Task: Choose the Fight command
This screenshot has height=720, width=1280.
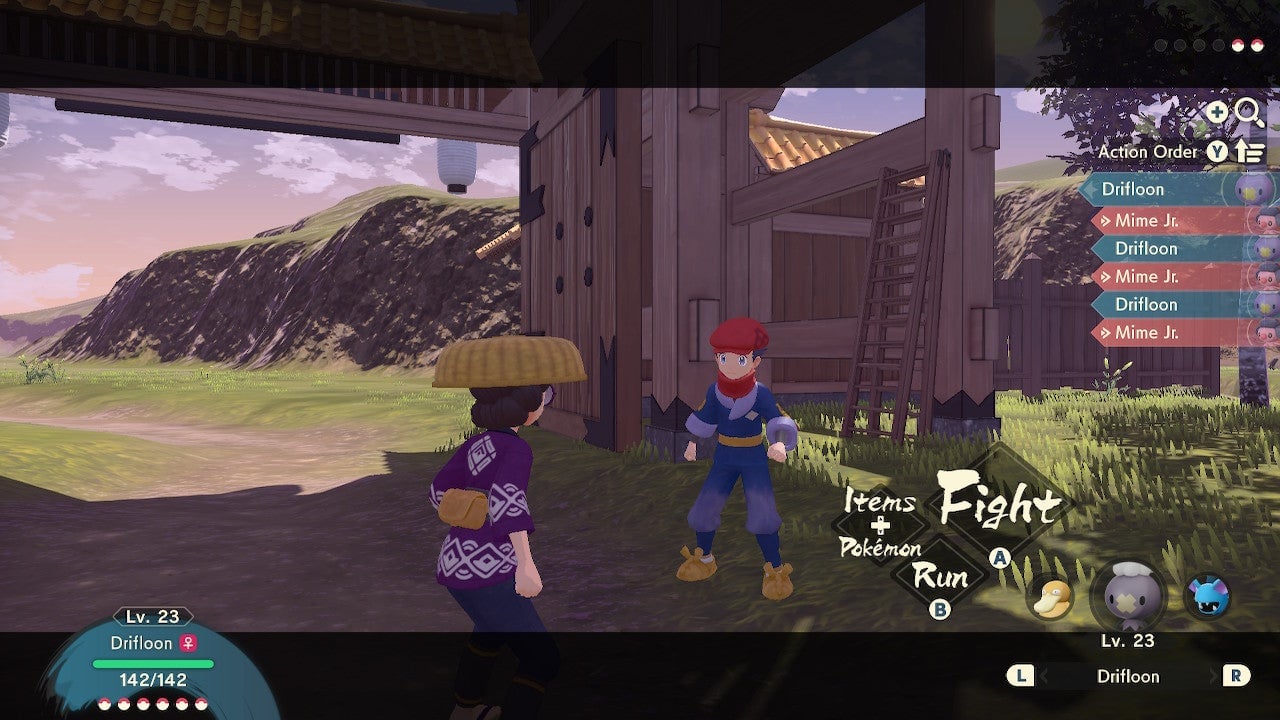Action: (1000, 507)
